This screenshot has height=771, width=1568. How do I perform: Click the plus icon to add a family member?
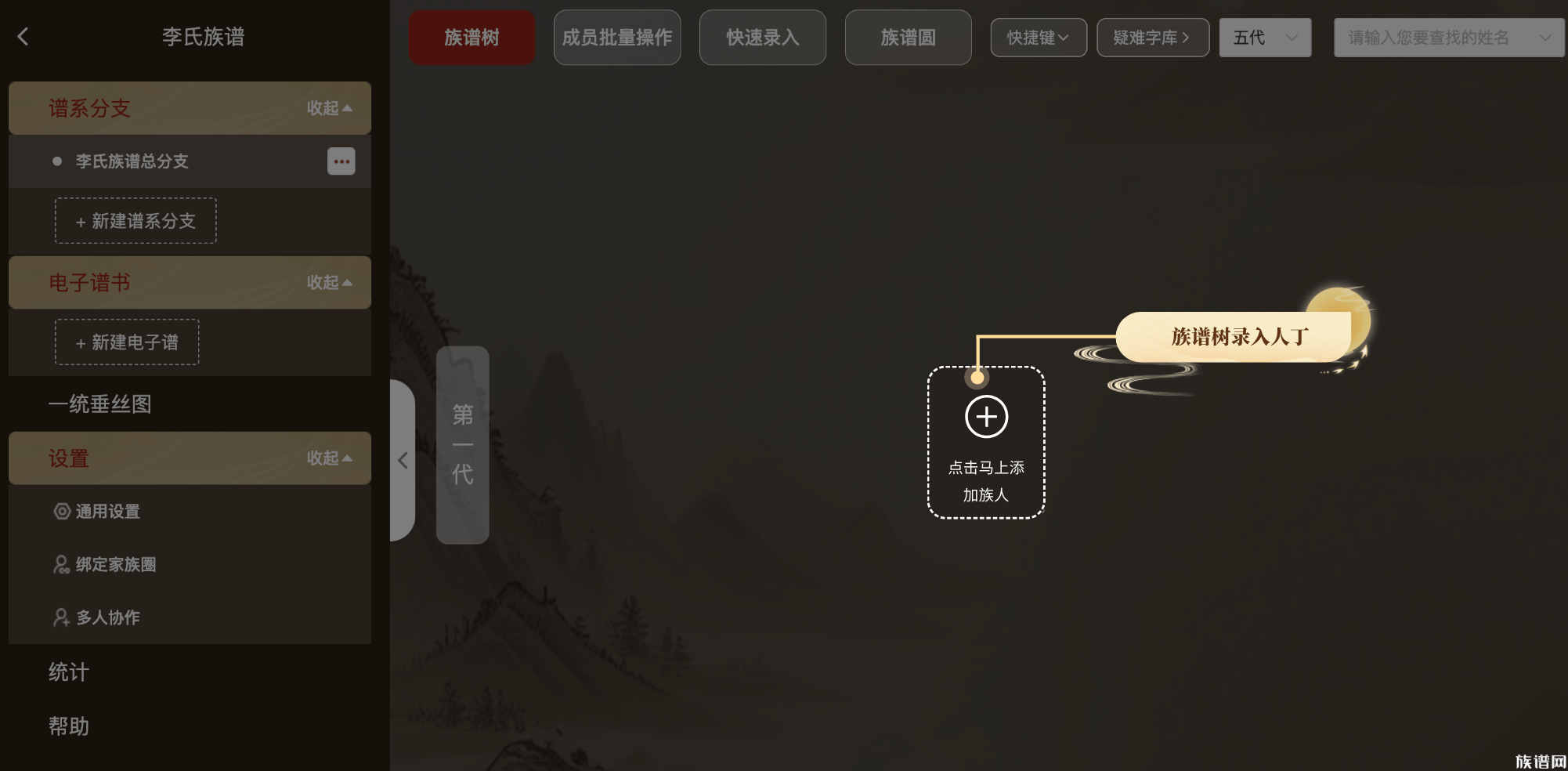click(986, 417)
